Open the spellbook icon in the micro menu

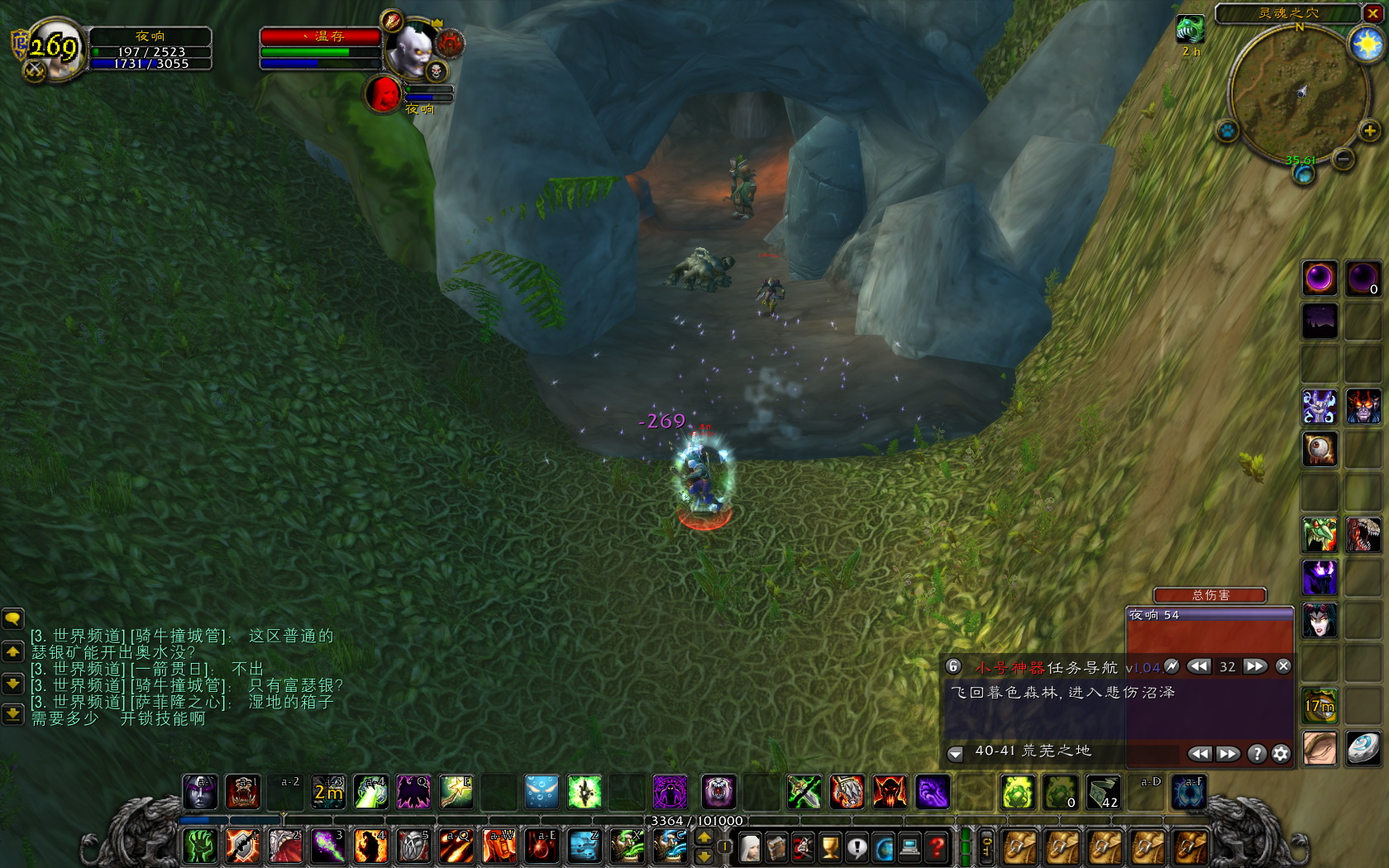(x=776, y=846)
